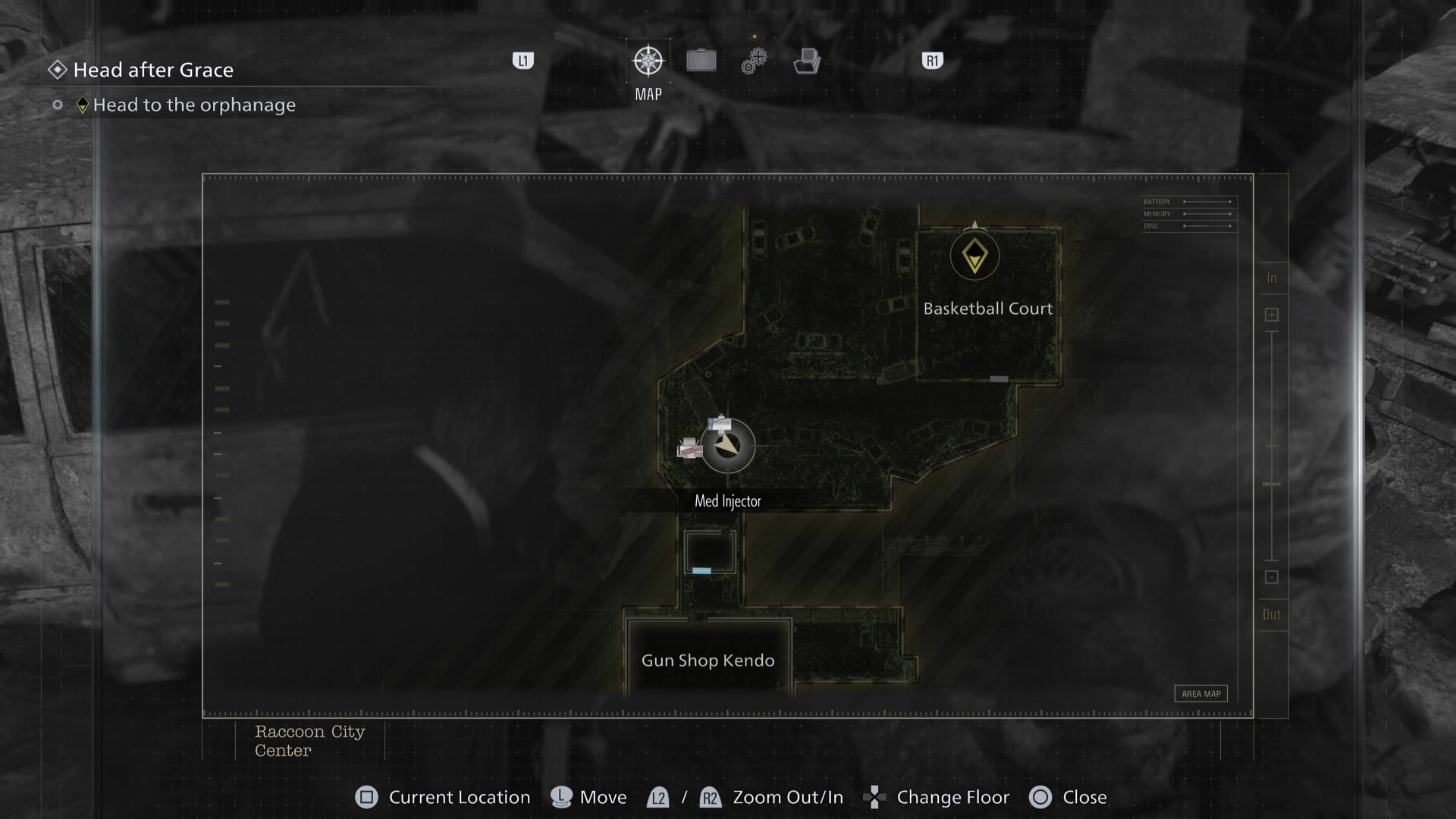The image size is (1456, 819).
Task: Click the objective marker above Basketball Court
Action: 974,256
